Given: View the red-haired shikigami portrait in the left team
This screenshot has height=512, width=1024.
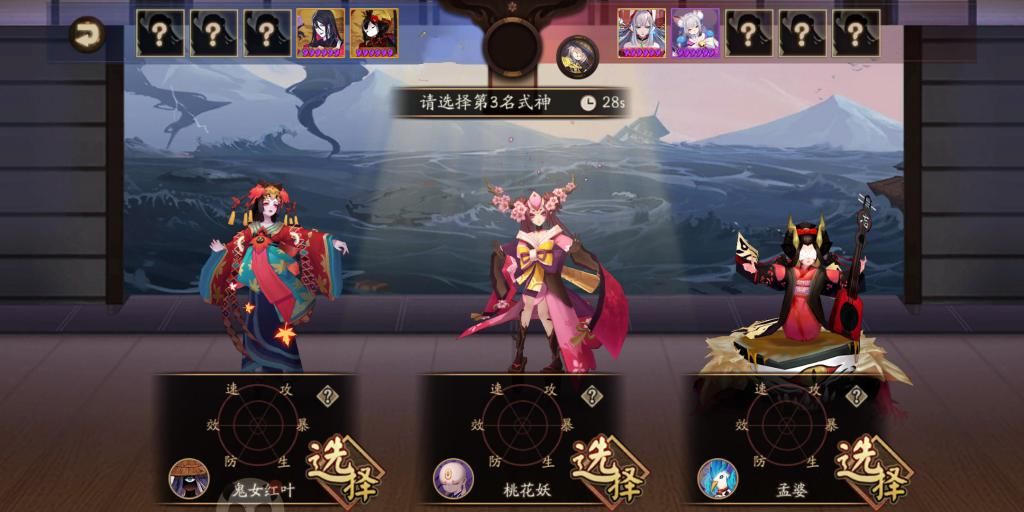Looking at the screenshot, I should click(374, 34).
